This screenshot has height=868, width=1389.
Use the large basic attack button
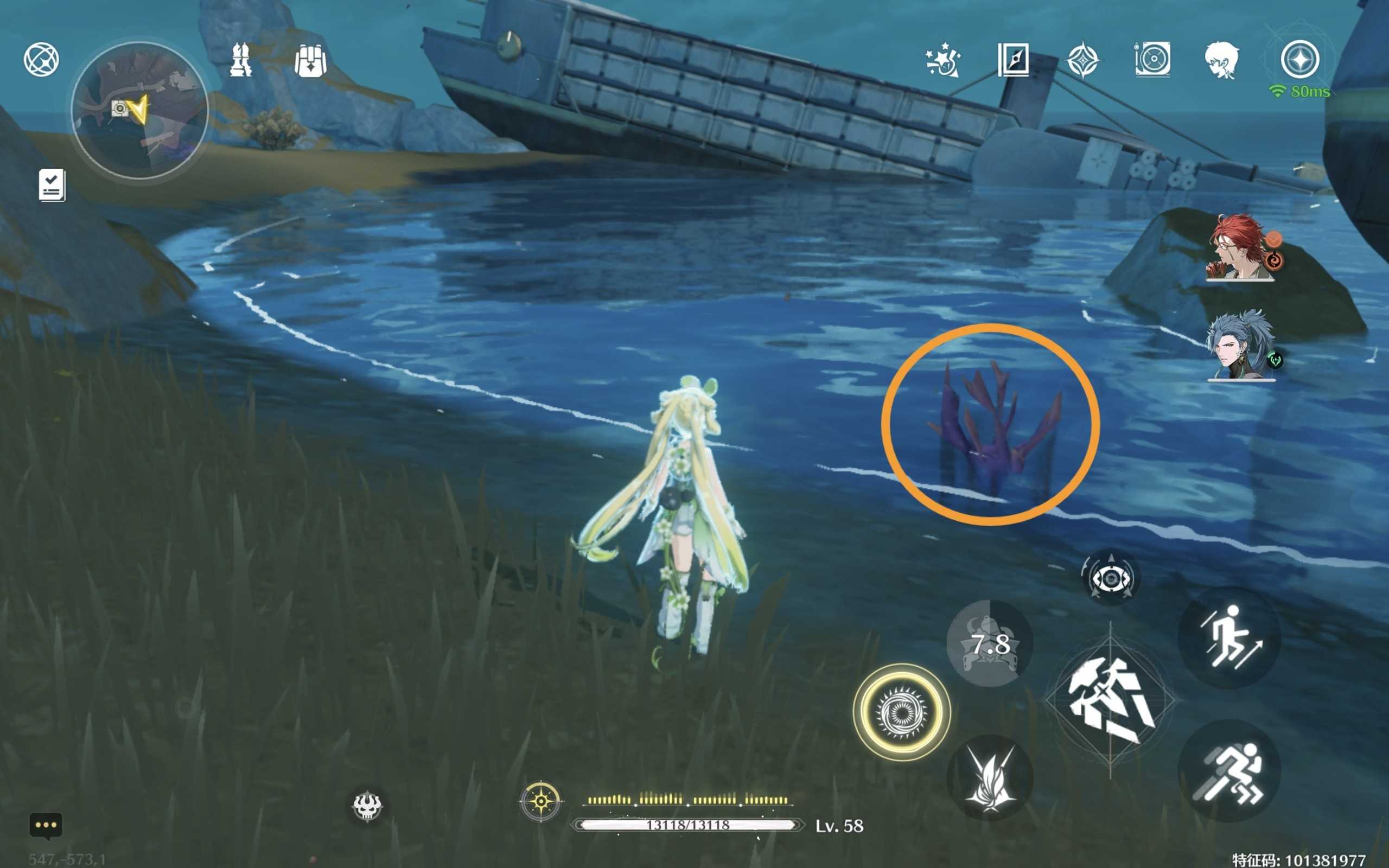pos(1111,700)
